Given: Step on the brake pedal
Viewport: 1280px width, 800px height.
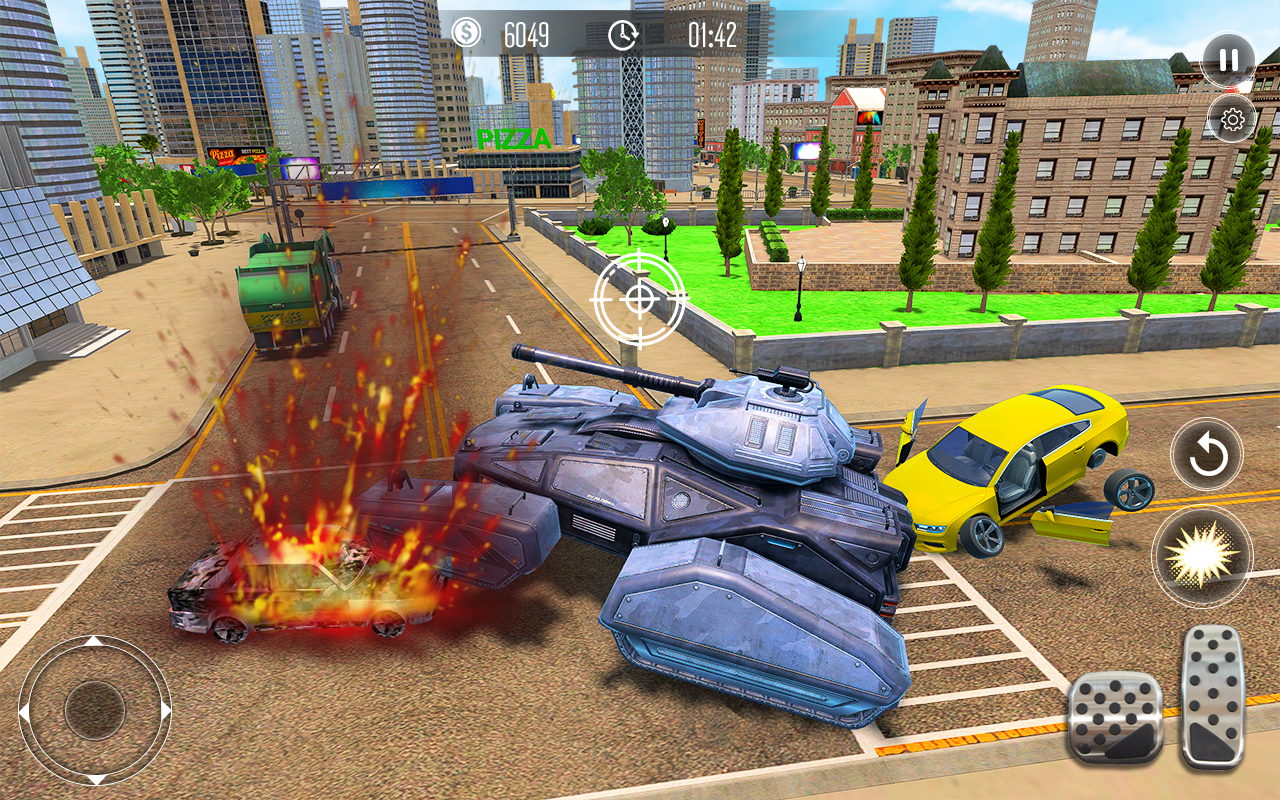Looking at the screenshot, I should pyautogui.click(x=1115, y=717).
